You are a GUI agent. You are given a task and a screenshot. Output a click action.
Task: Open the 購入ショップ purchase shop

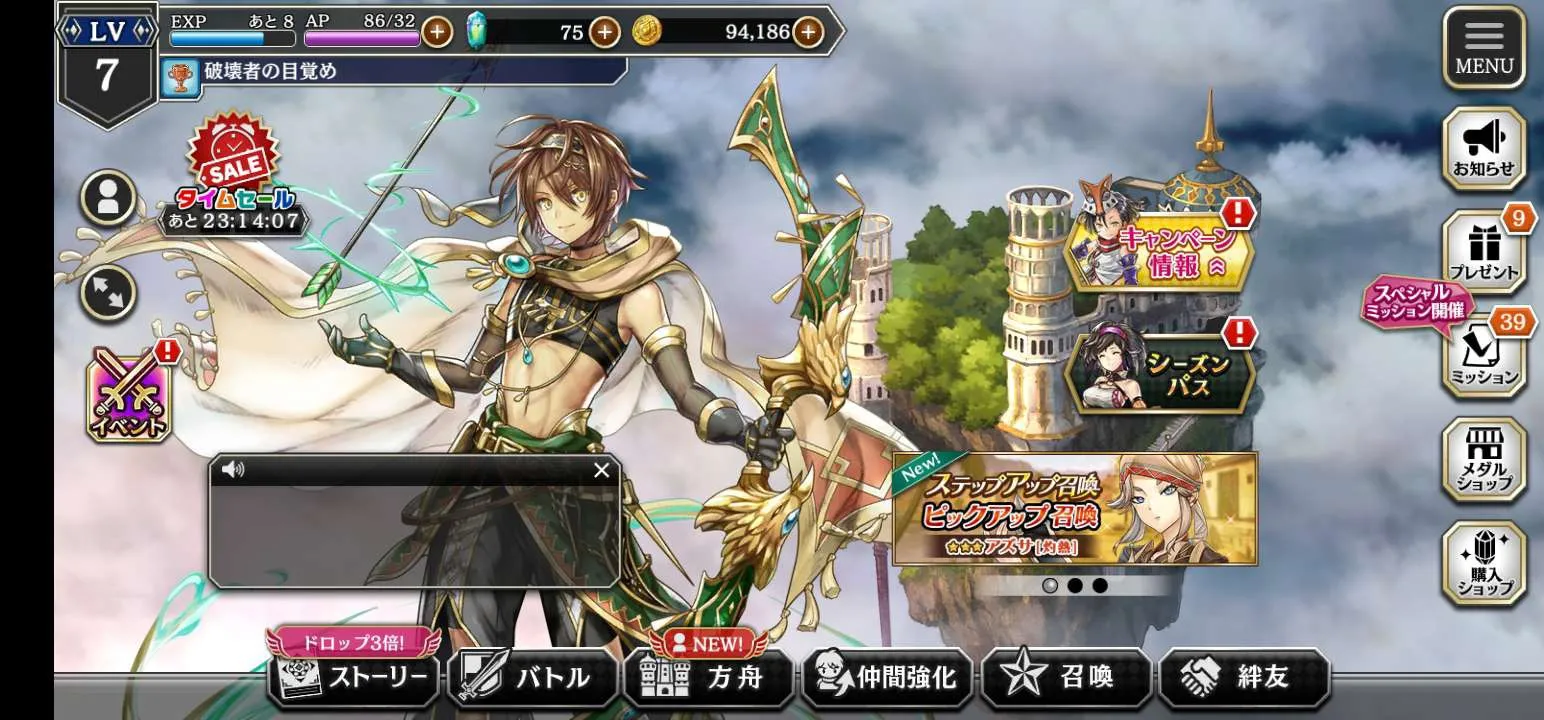1484,563
